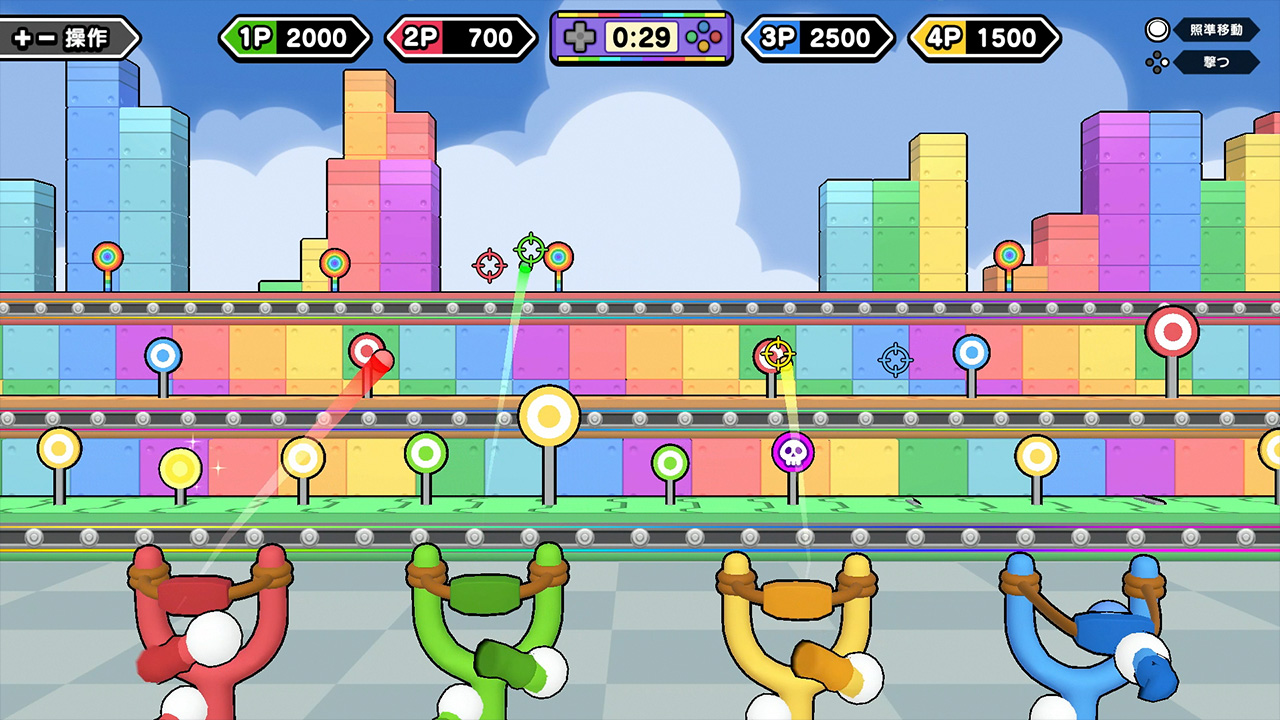Click the 1P score plate
This screenshot has width=1280, height=720.
[x=294, y=37]
